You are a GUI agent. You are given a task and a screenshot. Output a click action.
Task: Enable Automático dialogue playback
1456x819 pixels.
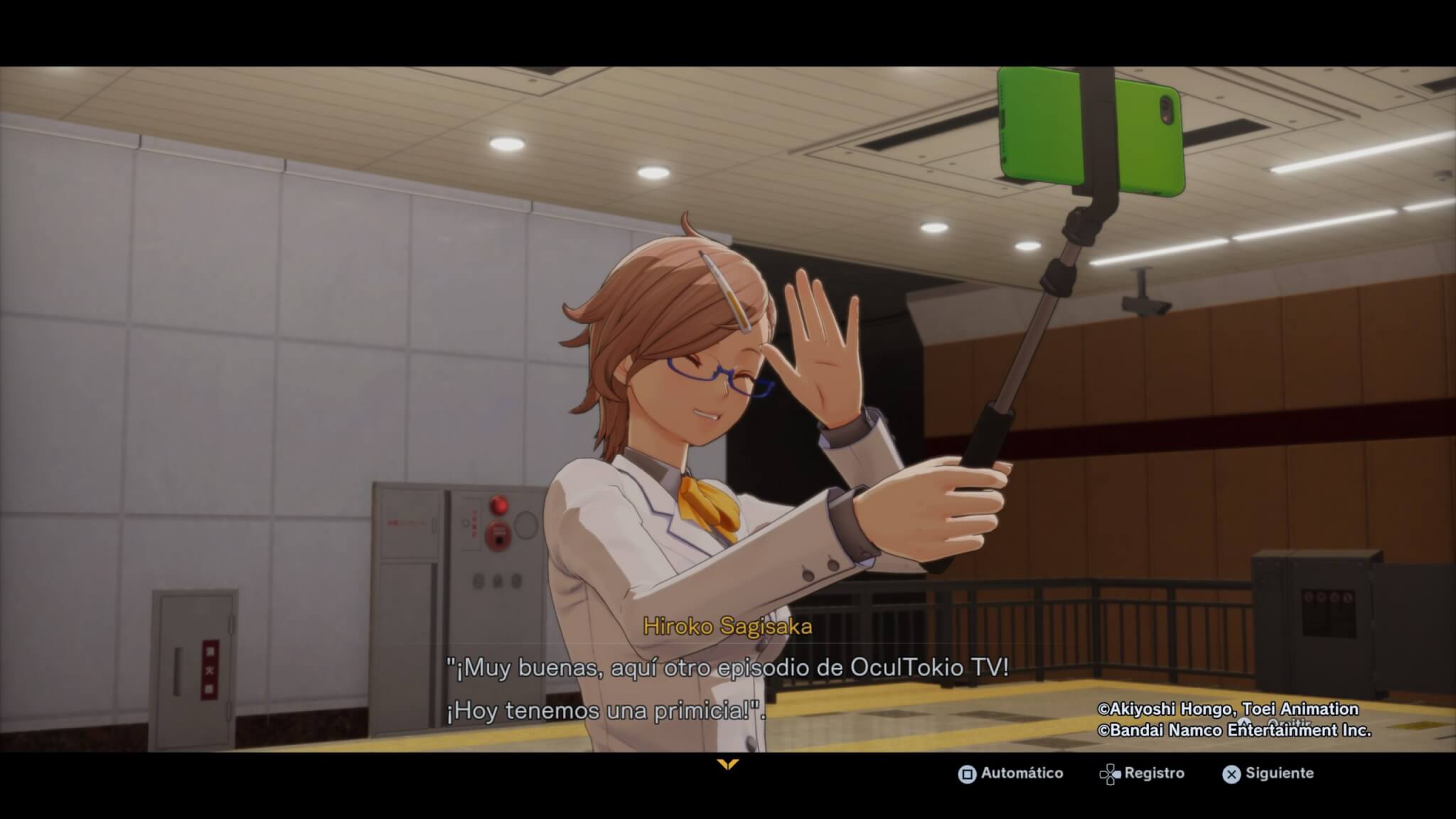pyautogui.click(x=1010, y=773)
